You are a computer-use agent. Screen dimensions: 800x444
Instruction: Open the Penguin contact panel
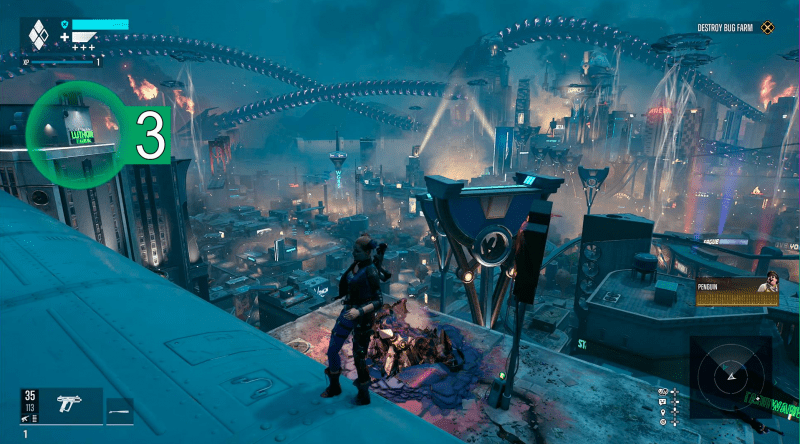pyautogui.click(x=738, y=289)
